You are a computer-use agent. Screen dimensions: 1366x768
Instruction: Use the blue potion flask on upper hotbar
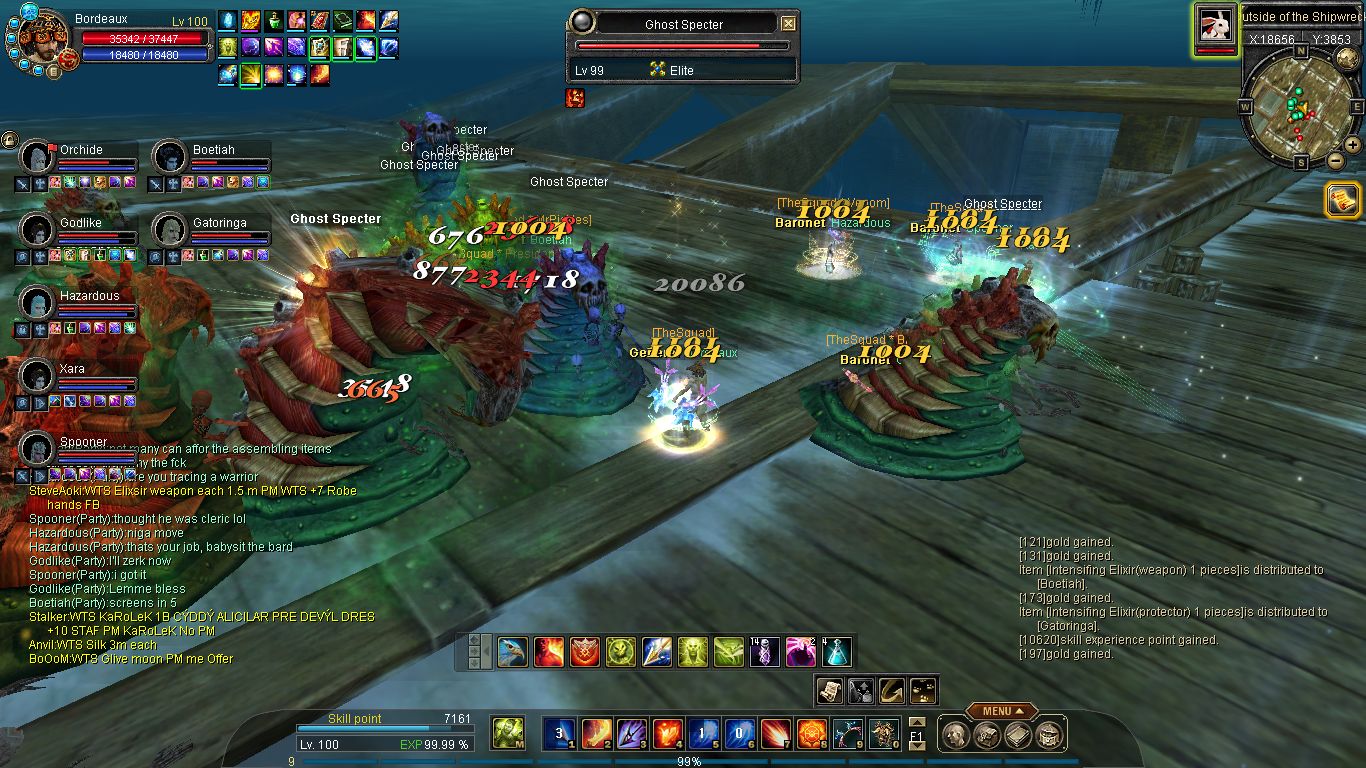pyautogui.click(x=836, y=652)
